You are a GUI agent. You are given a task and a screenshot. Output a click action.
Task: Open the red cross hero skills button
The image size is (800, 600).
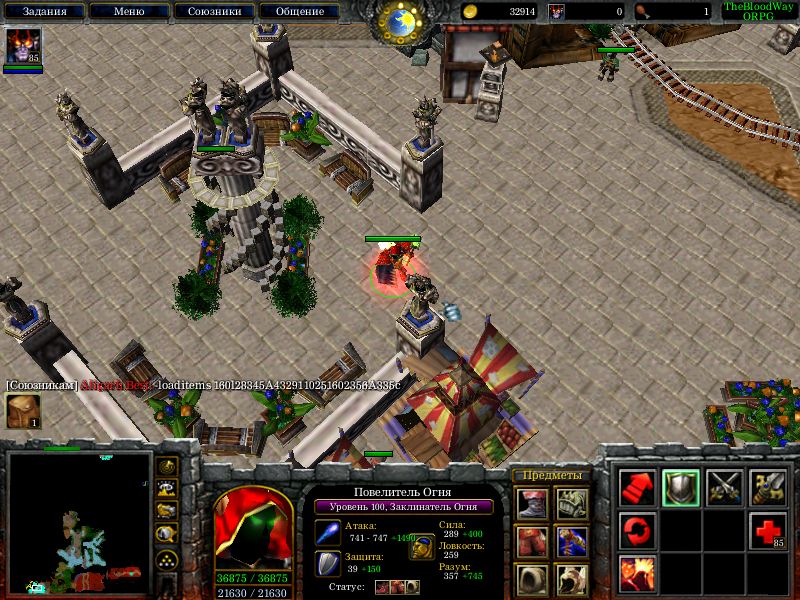point(768,530)
